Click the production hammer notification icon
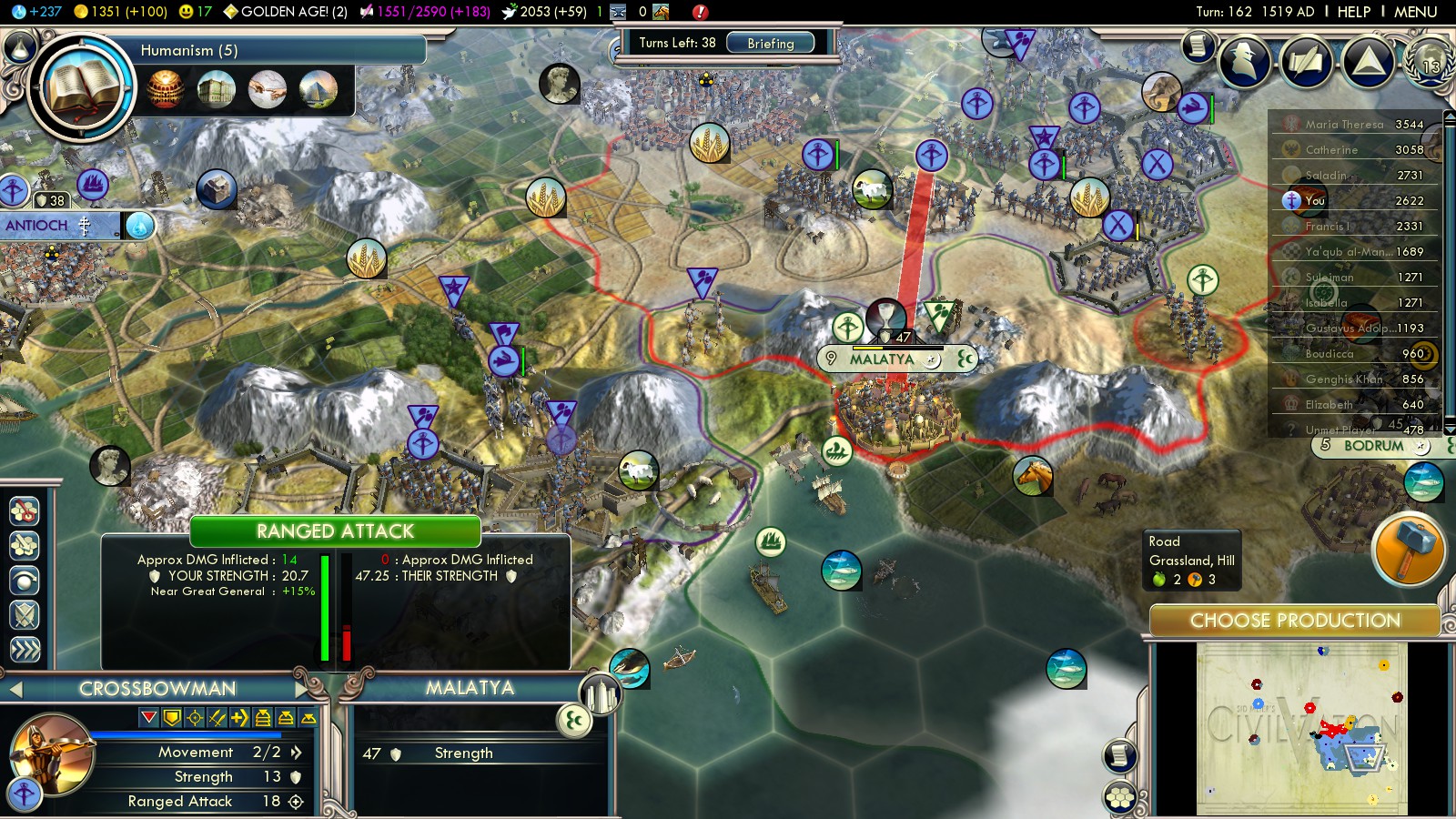This screenshot has width=1456, height=819. coord(1407,550)
